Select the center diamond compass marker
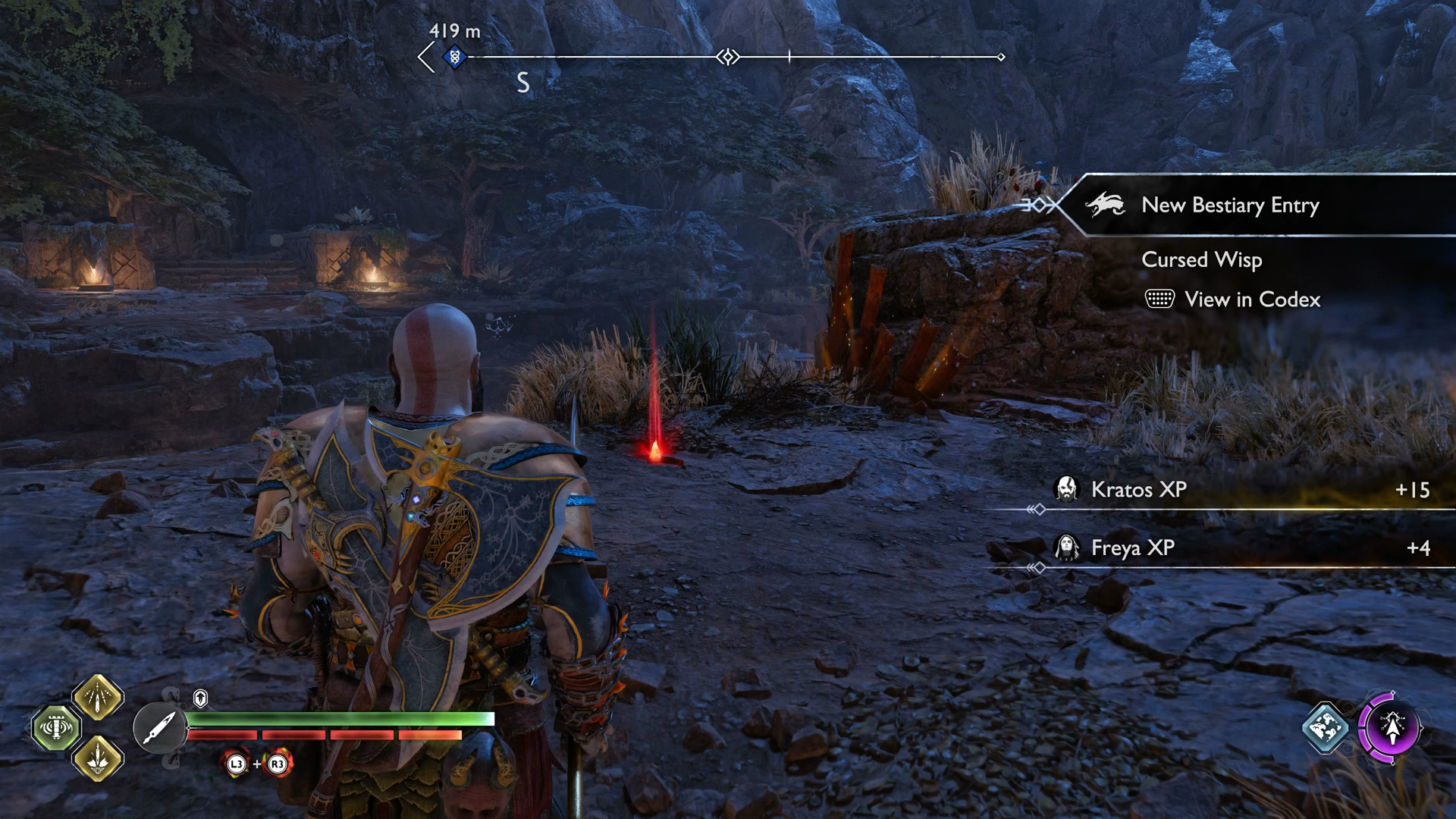1456x819 pixels. click(x=728, y=57)
